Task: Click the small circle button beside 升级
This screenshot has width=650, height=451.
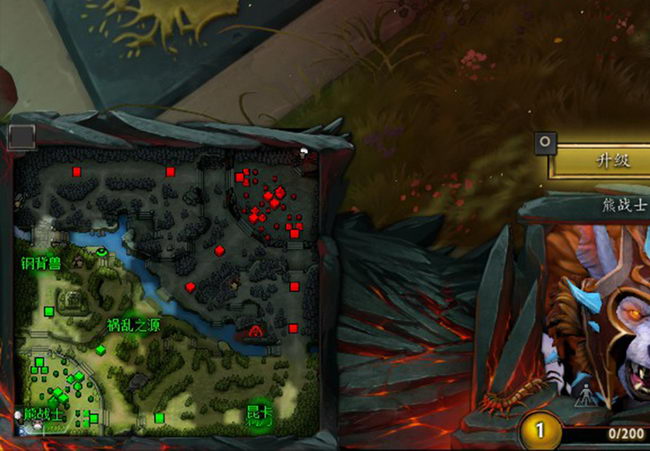Action: 545,142
